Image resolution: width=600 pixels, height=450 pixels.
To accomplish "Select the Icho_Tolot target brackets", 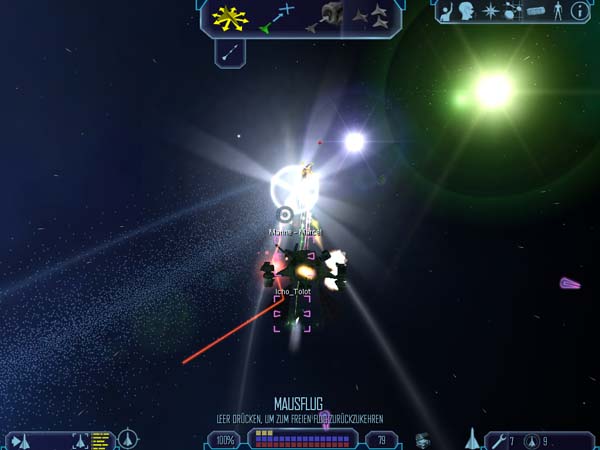I will [x=292, y=312].
